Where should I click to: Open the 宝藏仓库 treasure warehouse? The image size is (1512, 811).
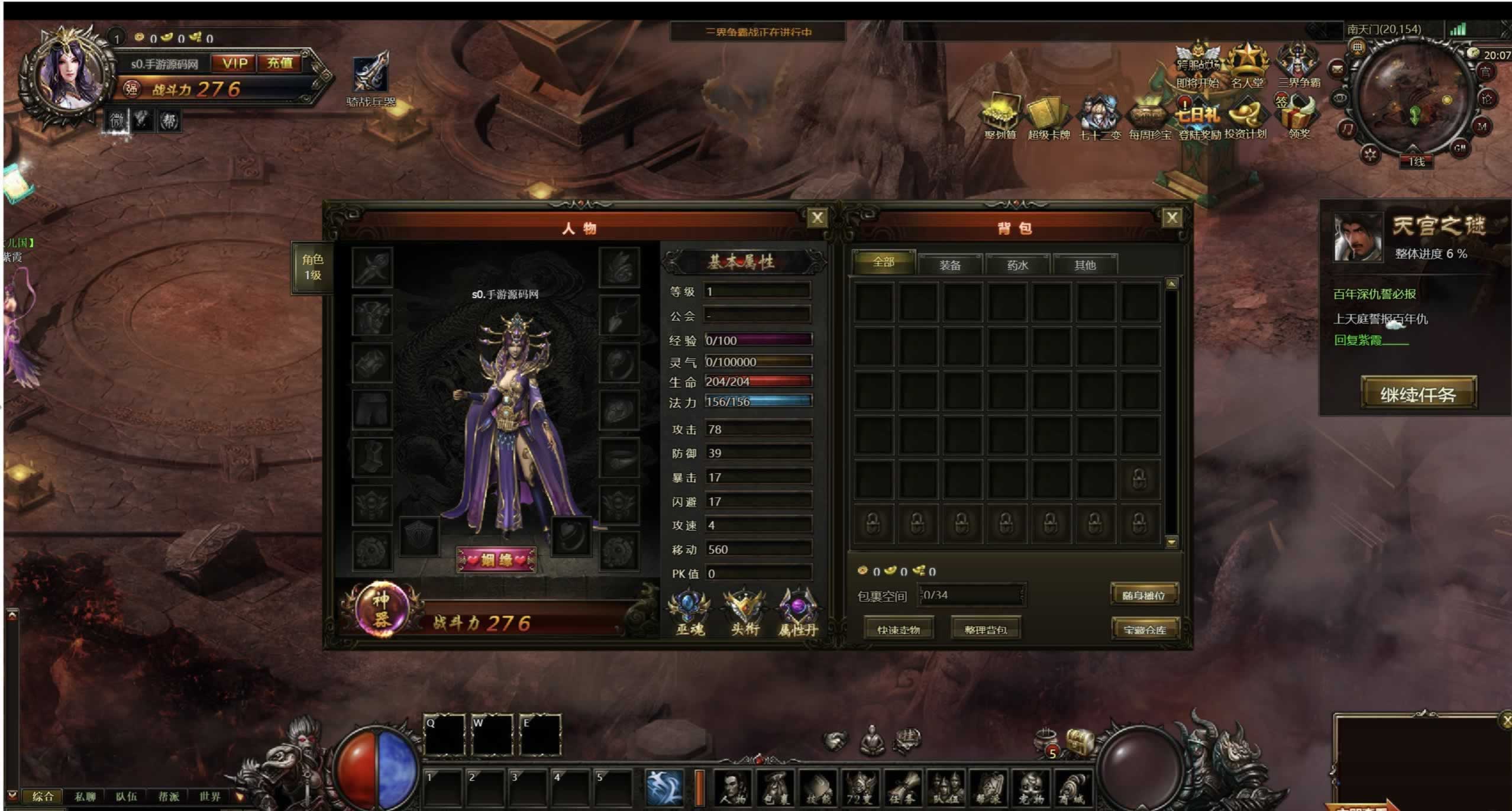(x=1145, y=629)
